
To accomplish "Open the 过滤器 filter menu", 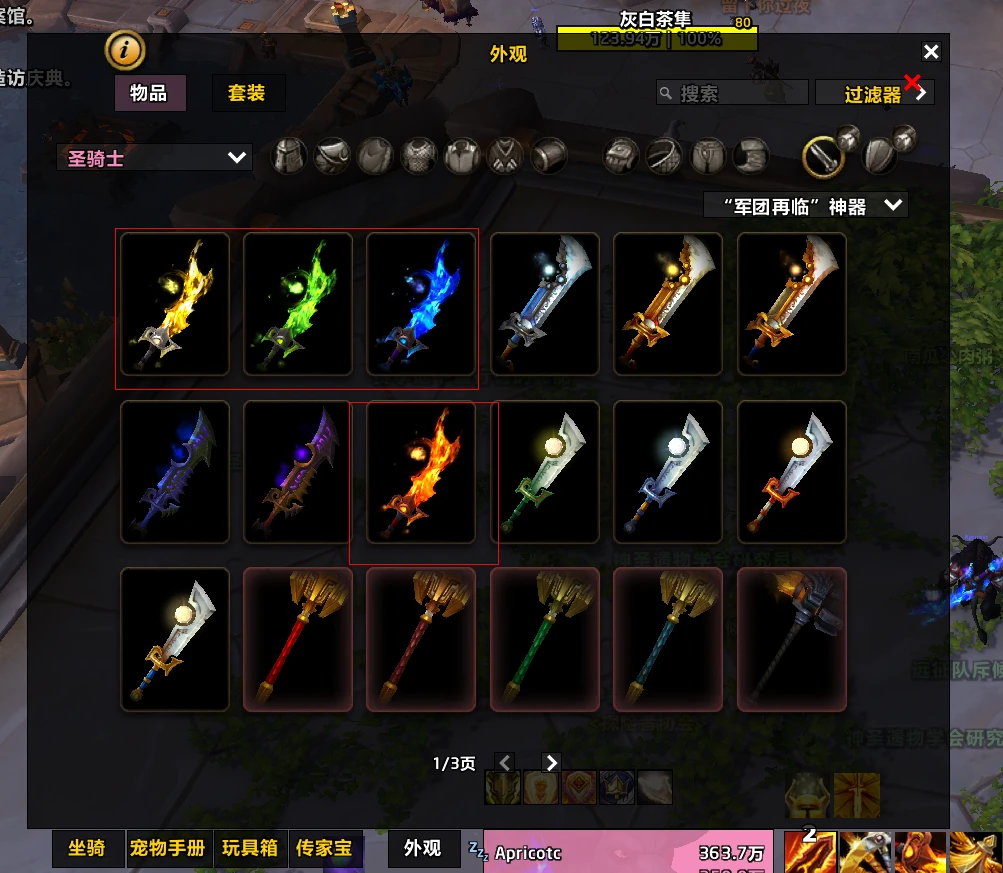I will 874,94.
